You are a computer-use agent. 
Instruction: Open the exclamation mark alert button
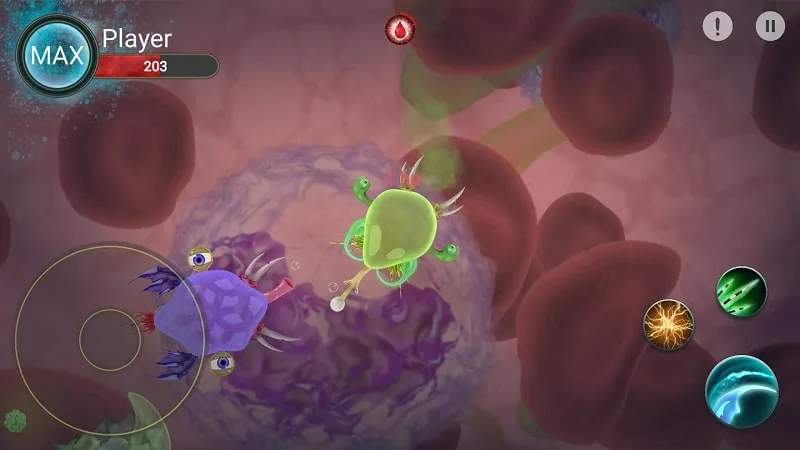(717, 27)
